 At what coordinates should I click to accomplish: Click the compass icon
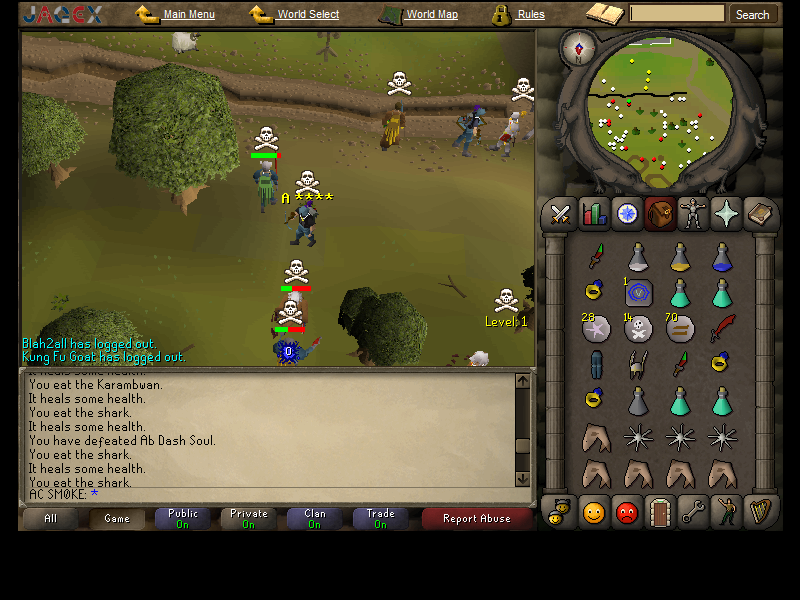tap(576, 45)
